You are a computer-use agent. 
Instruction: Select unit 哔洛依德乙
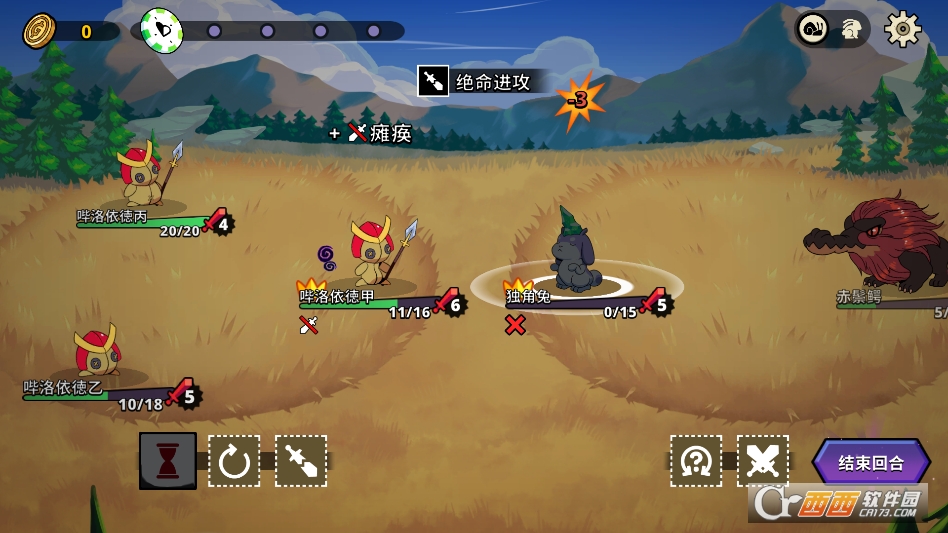pos(98,351)
